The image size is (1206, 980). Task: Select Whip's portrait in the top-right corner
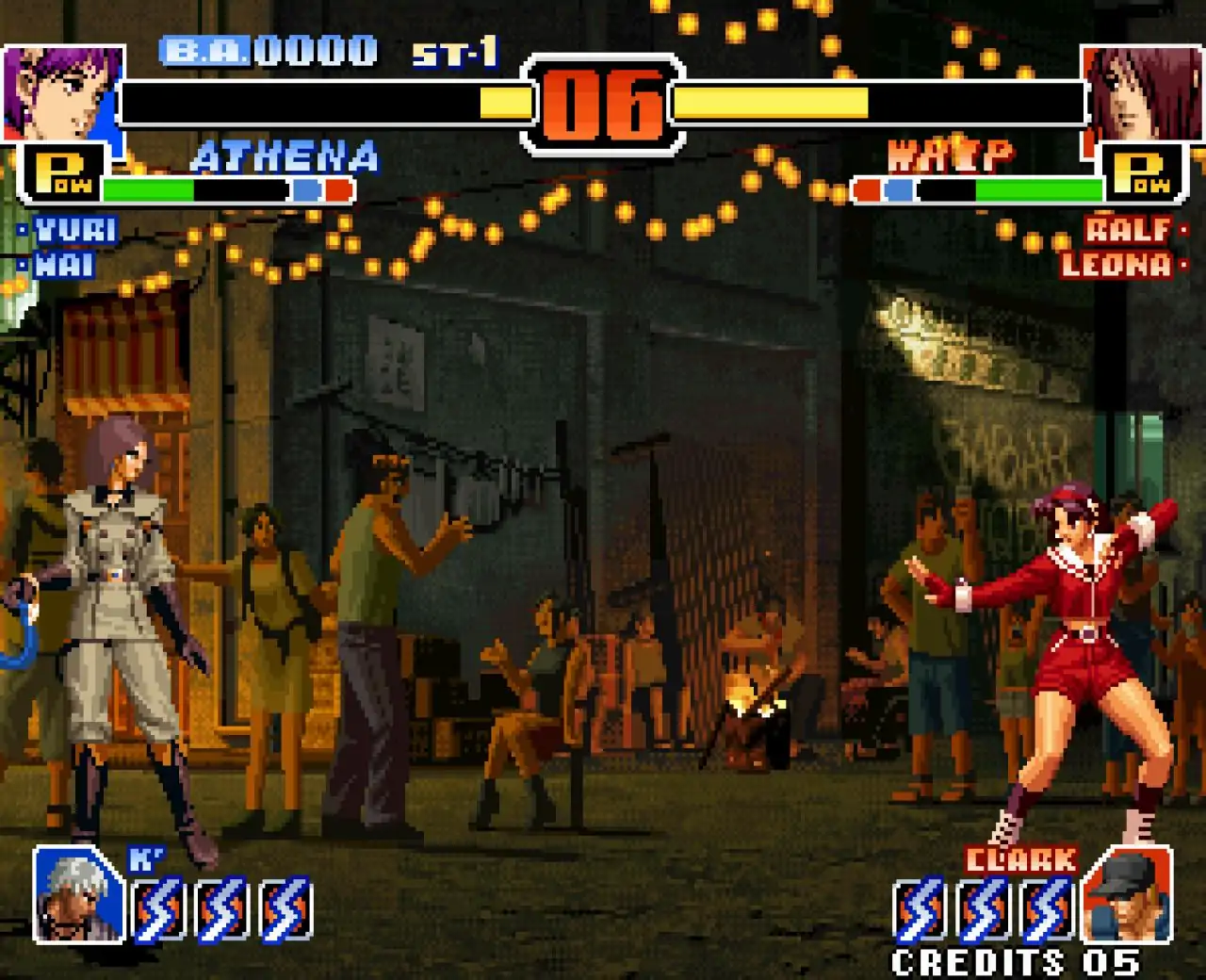point(1142,94)
